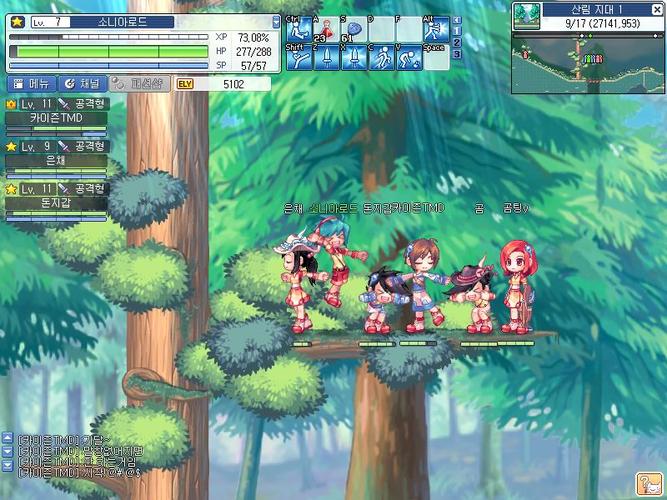The width and height of the screenshot is (667, 500).
Task: Open the 메뉴 menu button
Action: point(29,84)
